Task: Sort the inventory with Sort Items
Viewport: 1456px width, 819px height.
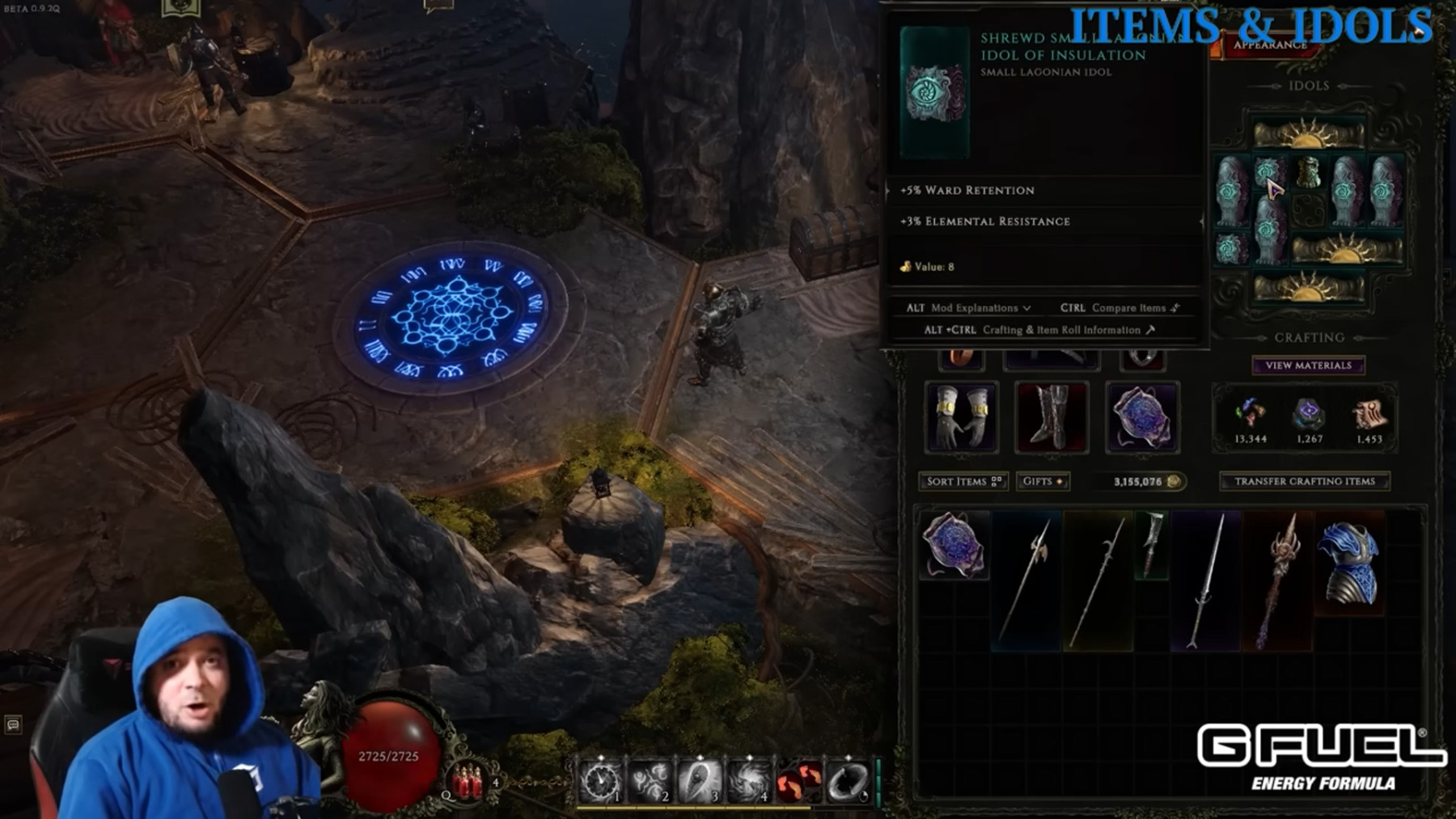Action: [963, 481]
